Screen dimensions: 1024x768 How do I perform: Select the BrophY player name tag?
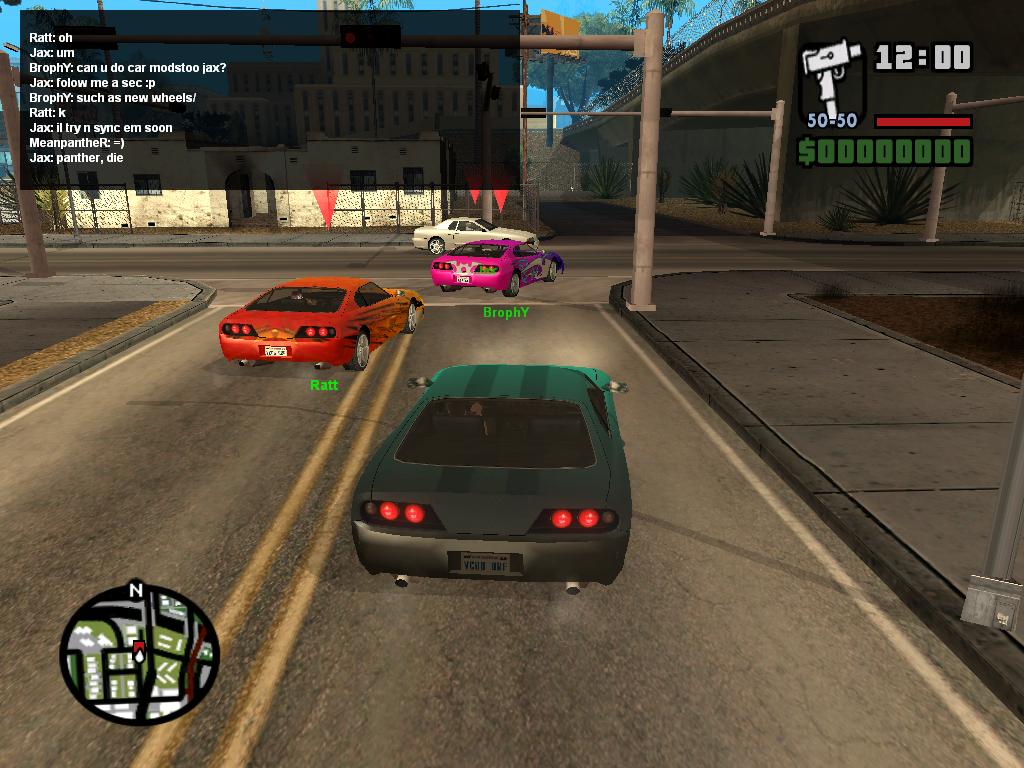pyautogui.click(x=505, y=313)
